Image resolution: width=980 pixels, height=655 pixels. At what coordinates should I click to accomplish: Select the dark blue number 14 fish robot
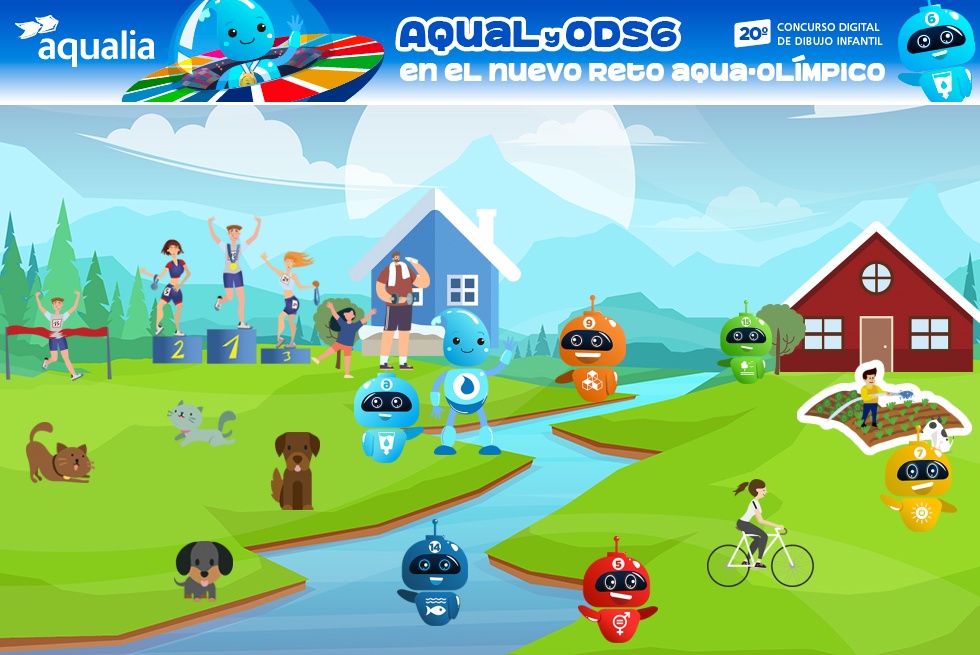(434, 573)
